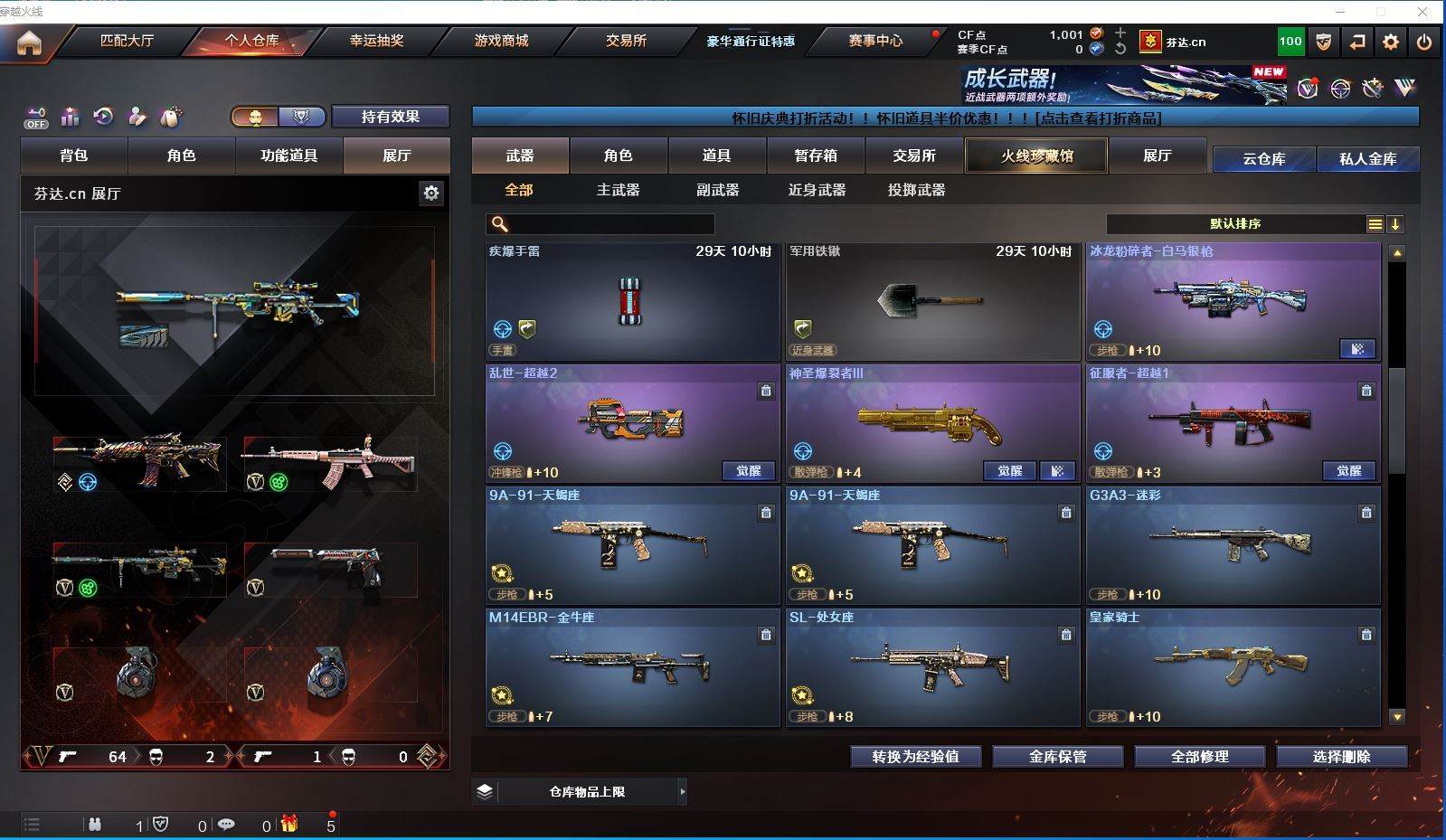Screen dimensions: 1446x840
Task: Open the 持有效果 owned effects panel
Action: 390,117
